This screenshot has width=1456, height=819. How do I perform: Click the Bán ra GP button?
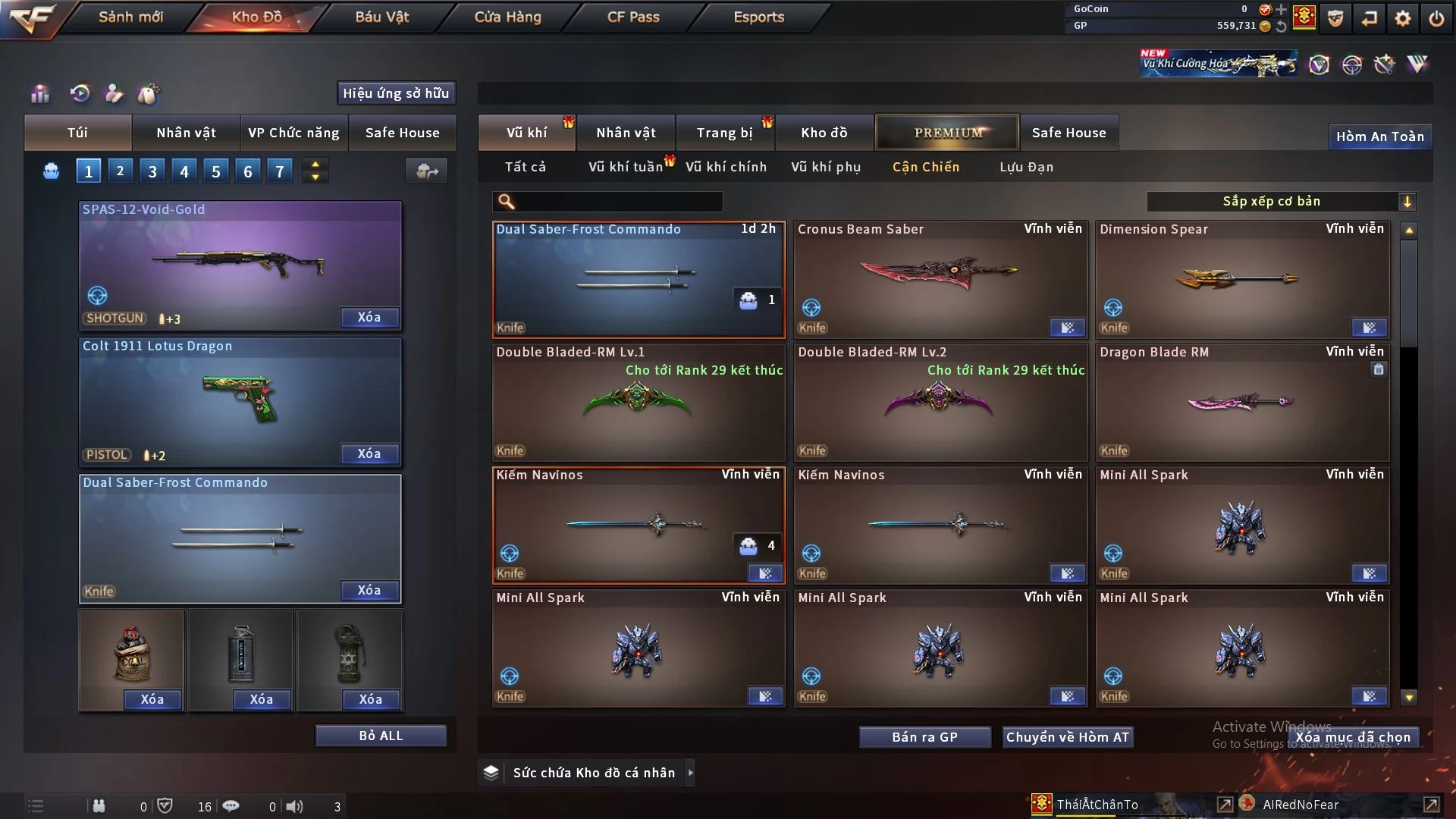[924, 737]
